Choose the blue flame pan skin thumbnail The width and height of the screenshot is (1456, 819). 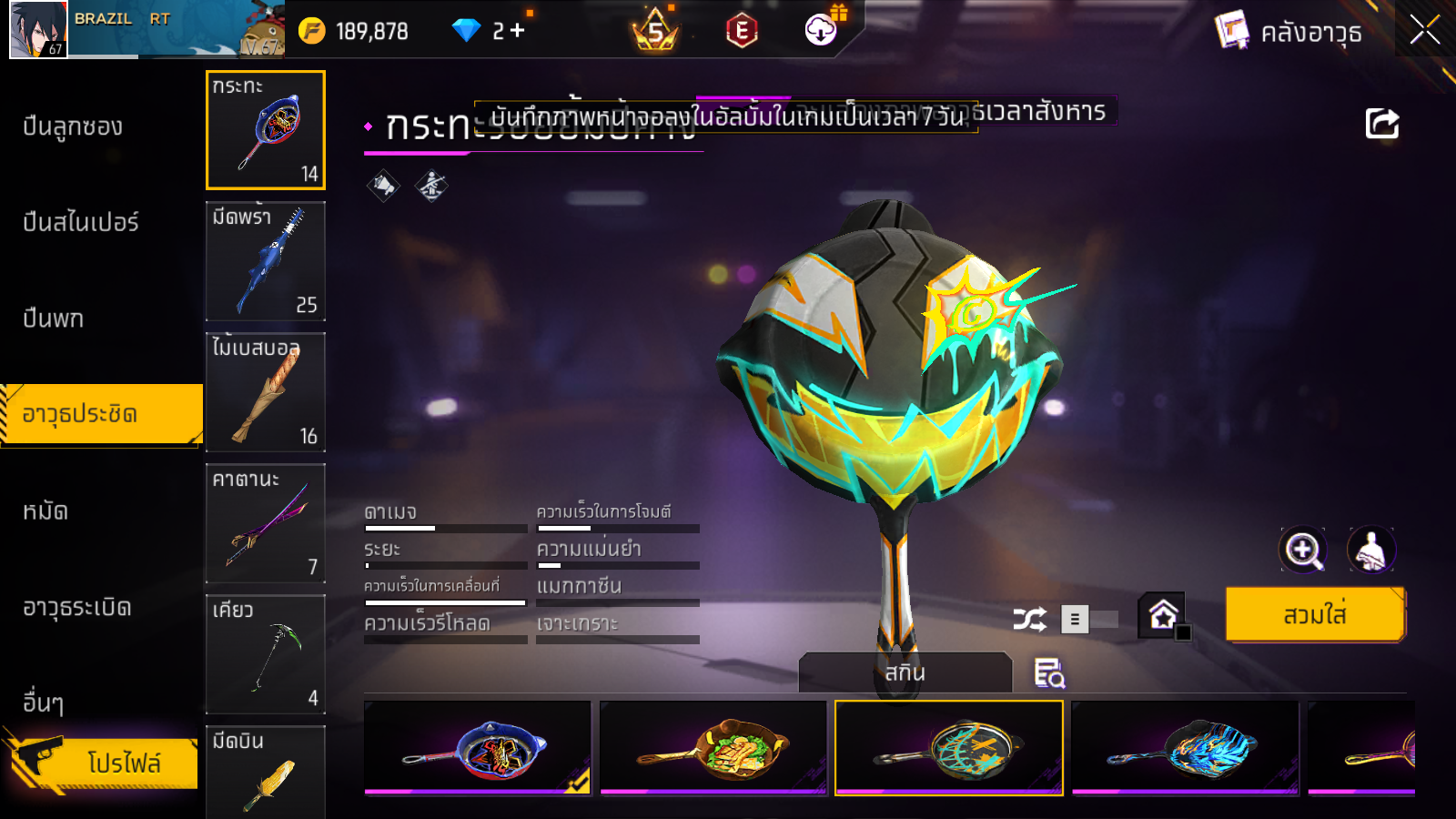pyautogui.click(x=1185, y=748)
